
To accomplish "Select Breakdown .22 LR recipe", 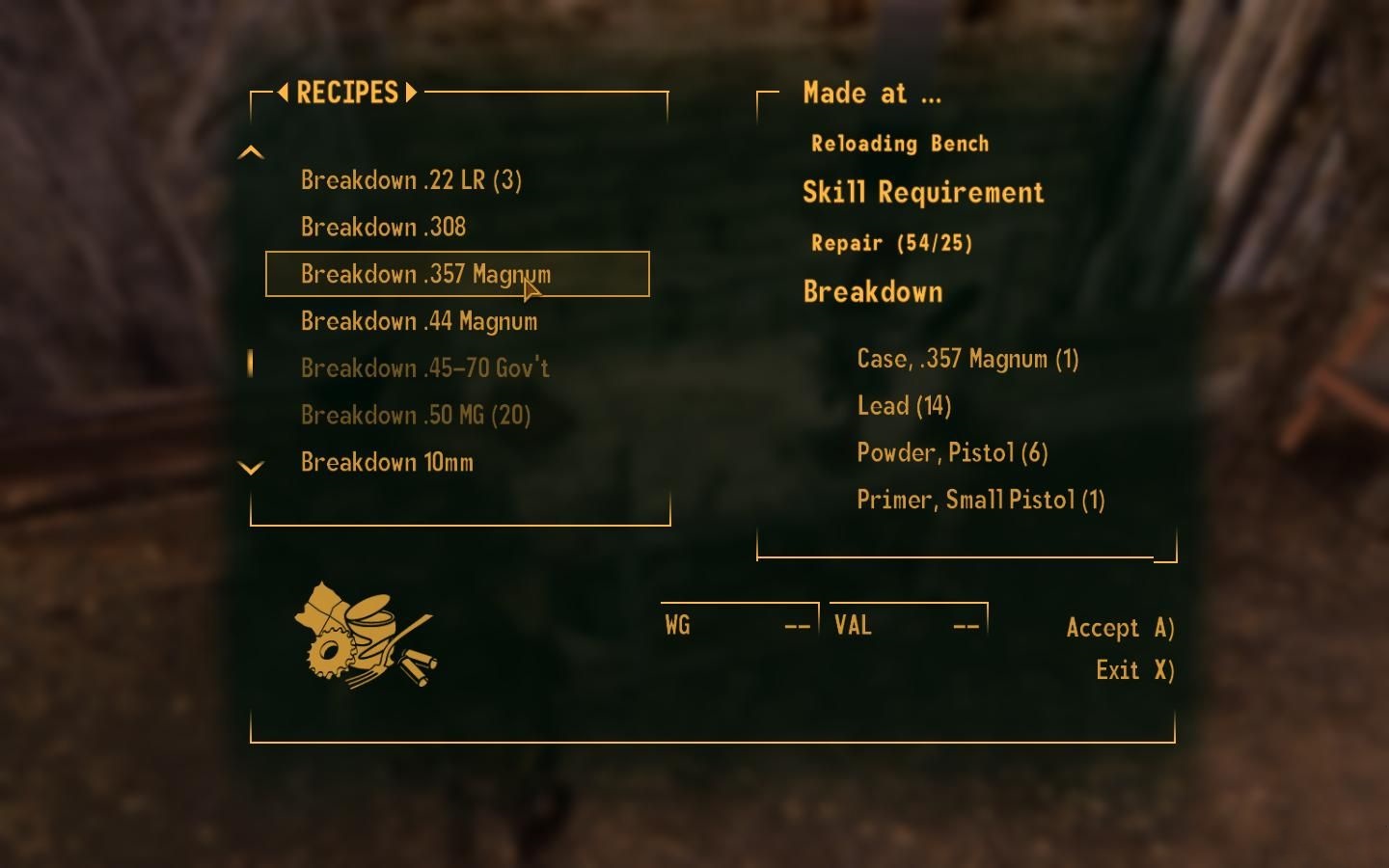I will click(x=411, y=180).
